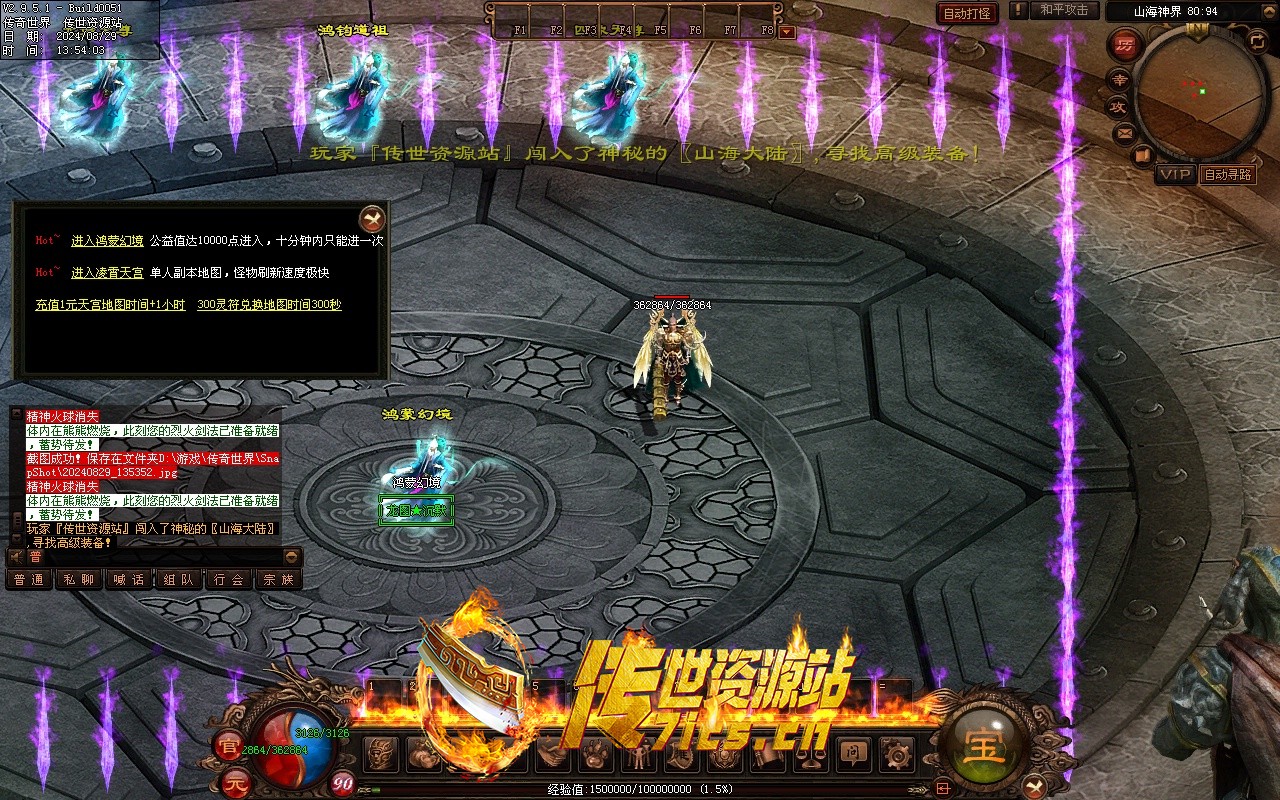The image size is (1280, 800).
Task: Open the VIP panel
Action: [x=1175, y=174]
